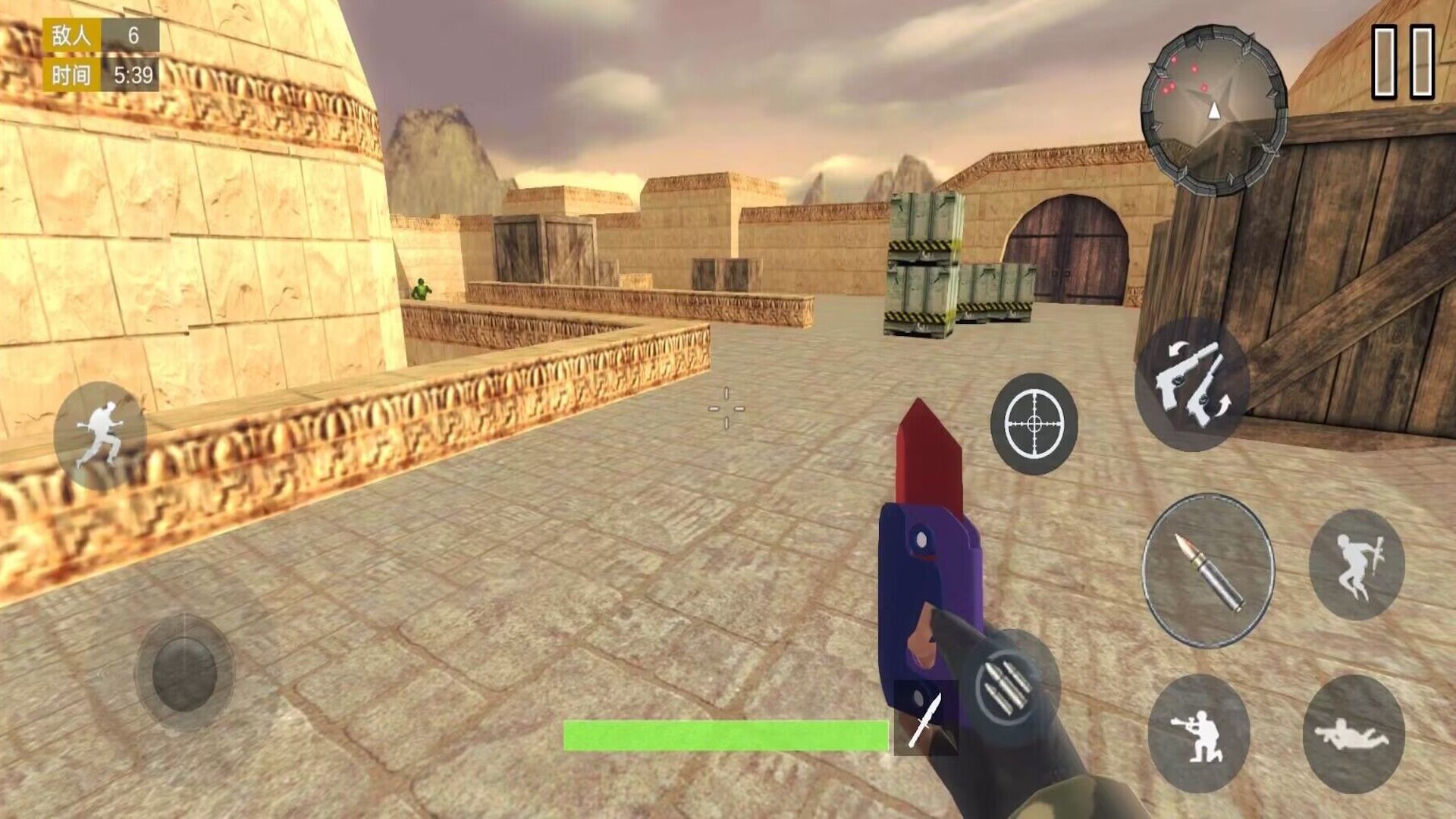Jump with the leaping soldier icon

1357,565
